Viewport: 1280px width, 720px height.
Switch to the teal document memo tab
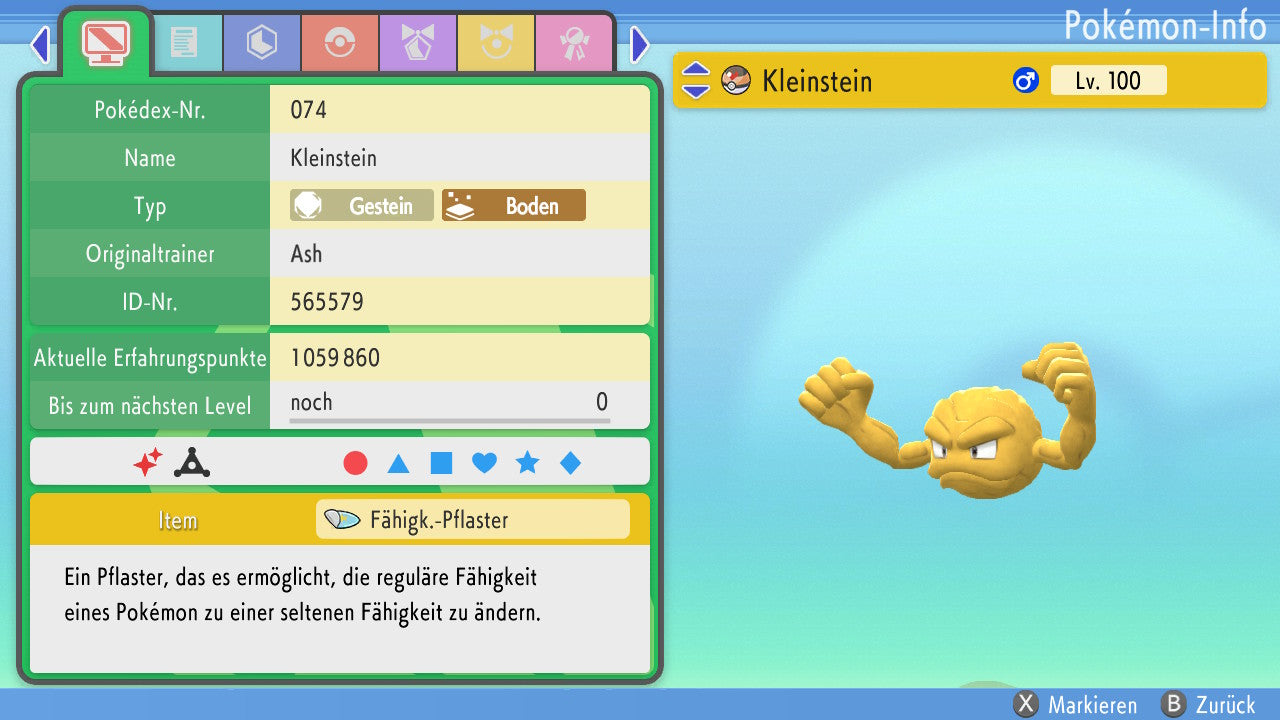click(184, 43)
